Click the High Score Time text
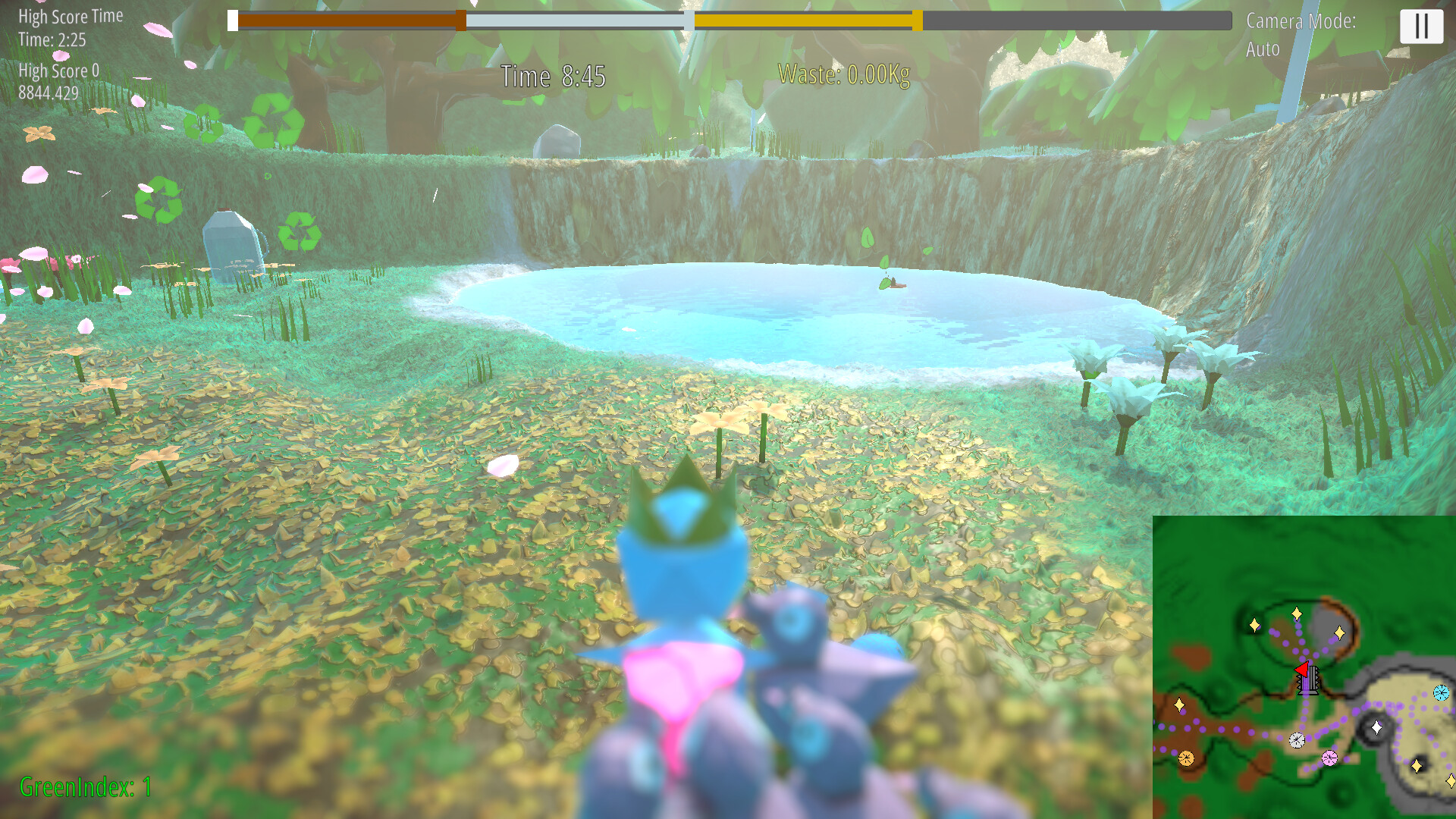The width and height of the screenshot is (1456, 819). coord(71,15)
